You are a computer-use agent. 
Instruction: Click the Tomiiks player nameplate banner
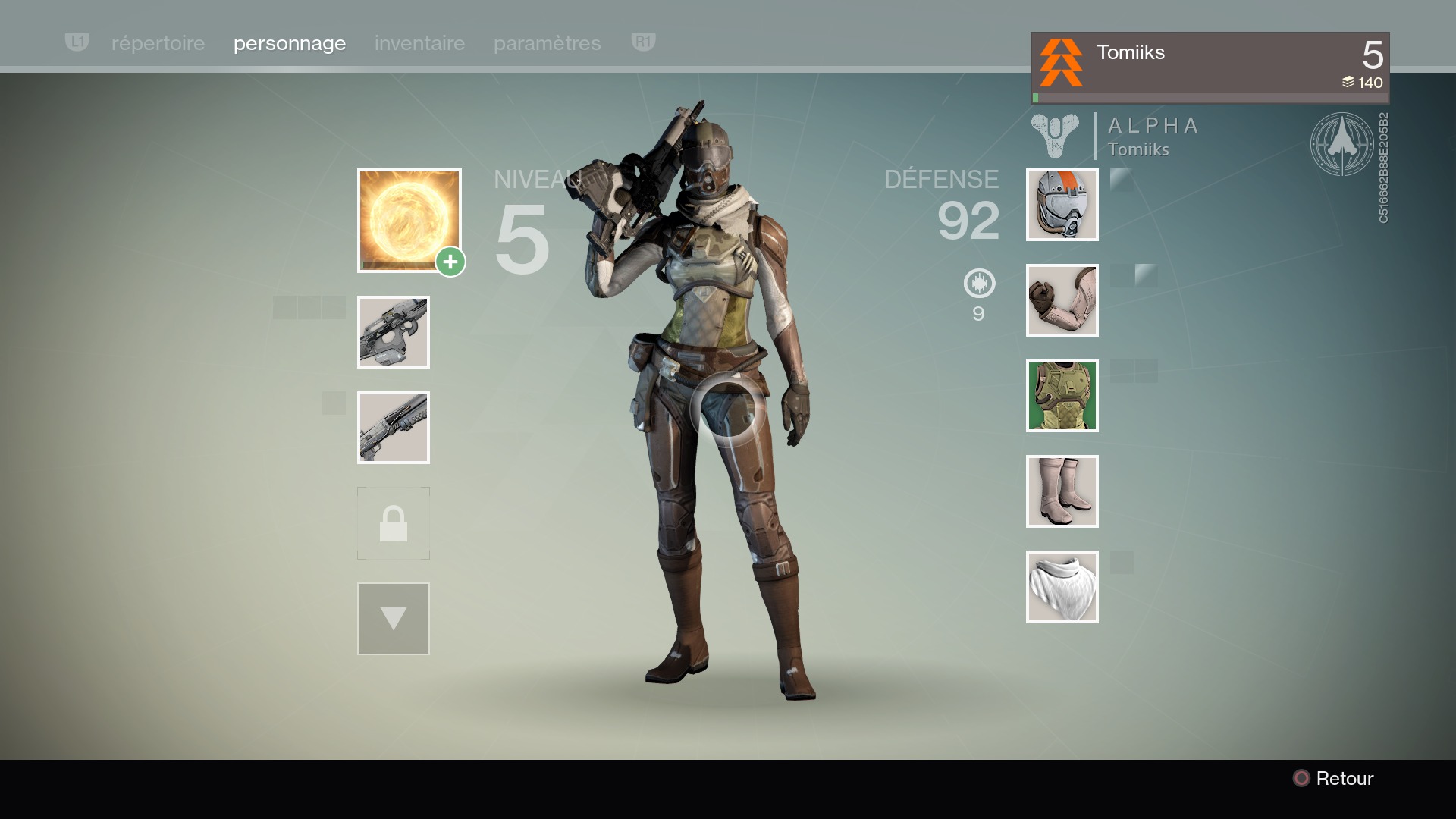pos(1210,67)
